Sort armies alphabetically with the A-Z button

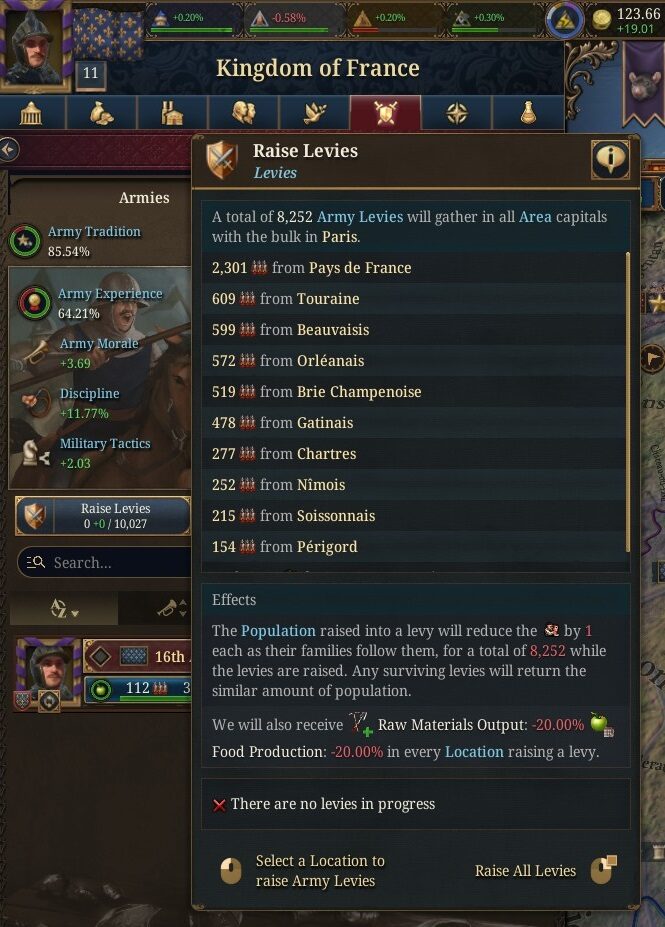(x=65, y=609)
